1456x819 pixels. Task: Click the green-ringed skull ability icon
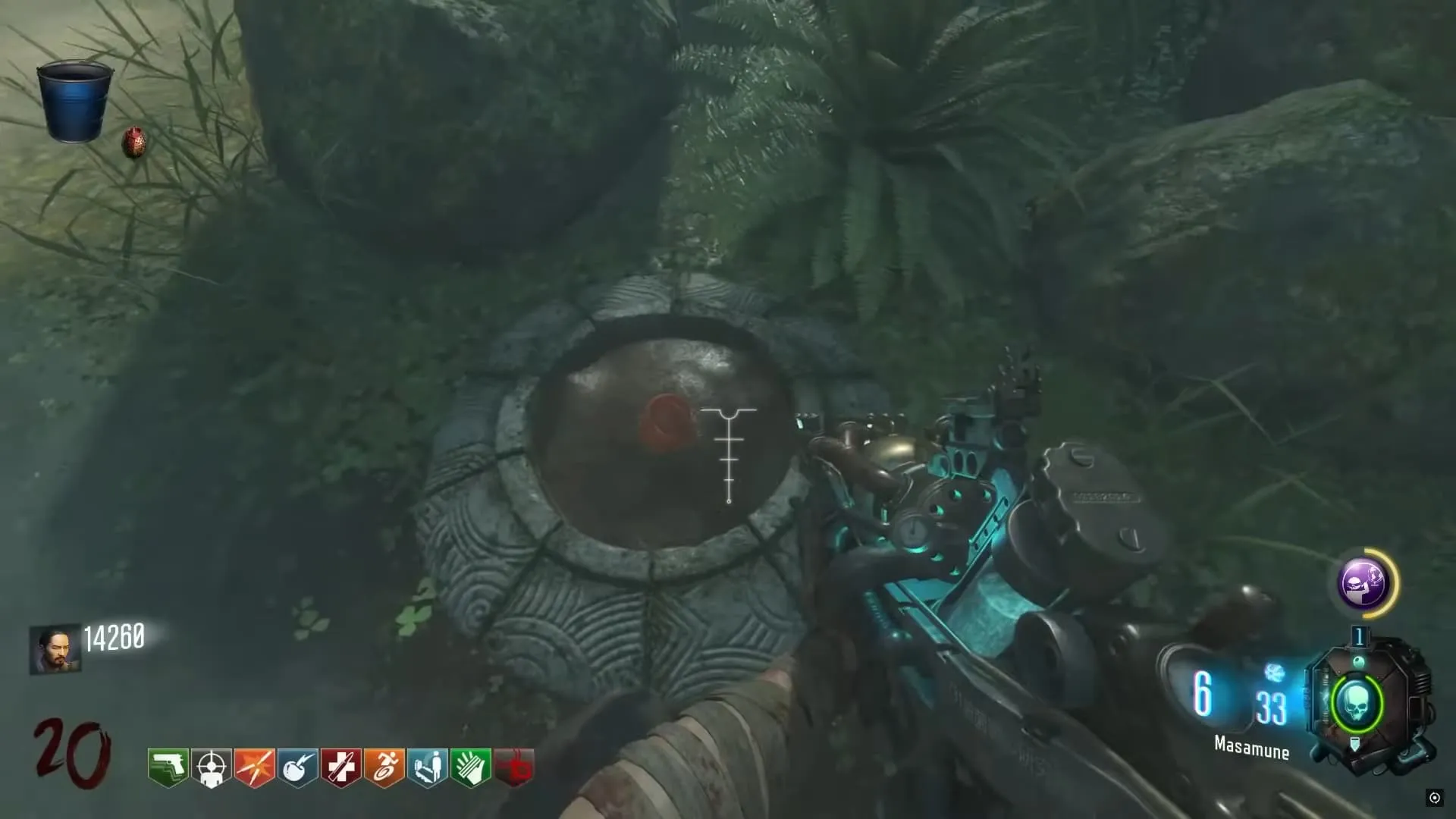(1356, 705)
